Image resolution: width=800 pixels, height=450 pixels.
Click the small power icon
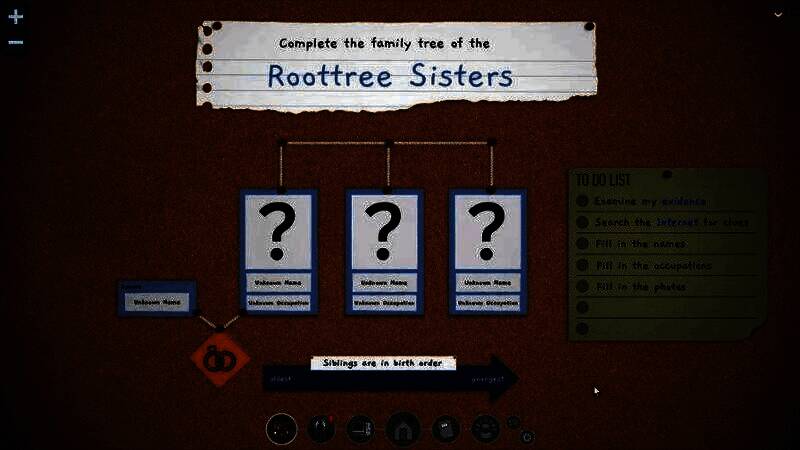527,437
